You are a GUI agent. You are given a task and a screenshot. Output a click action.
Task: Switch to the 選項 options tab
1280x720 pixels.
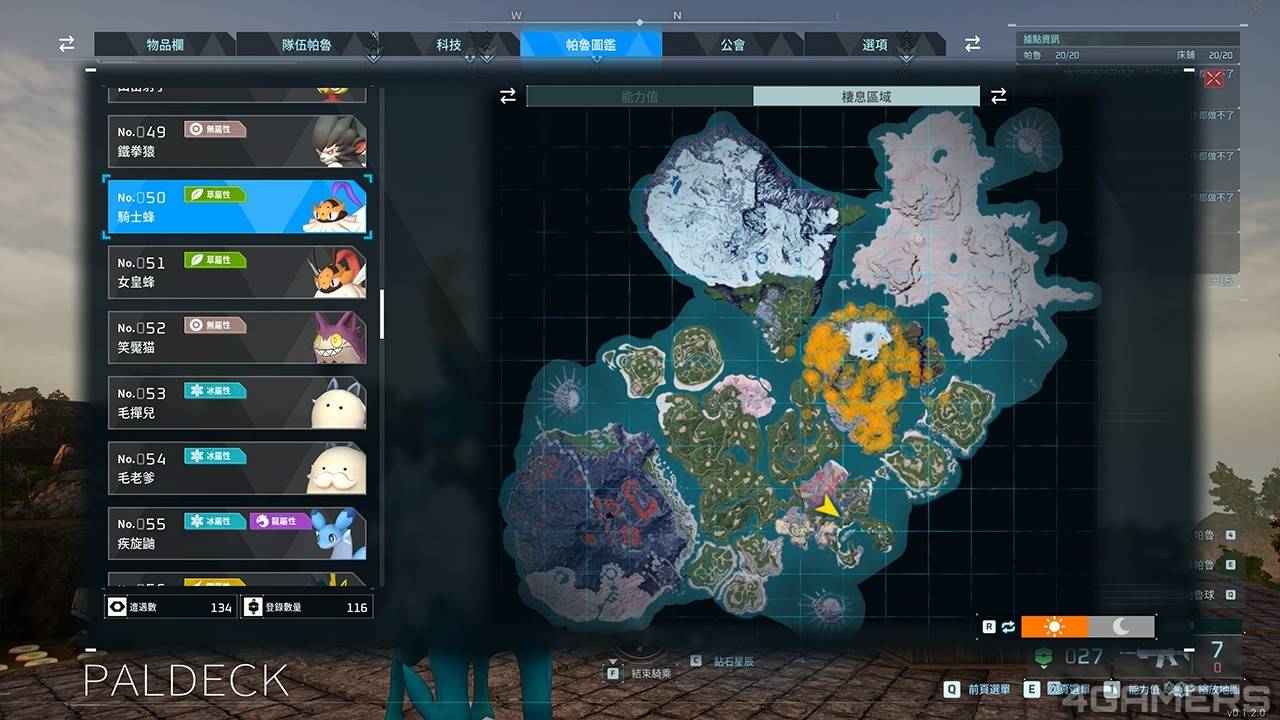pyautogui.click(x=874, y=45)
